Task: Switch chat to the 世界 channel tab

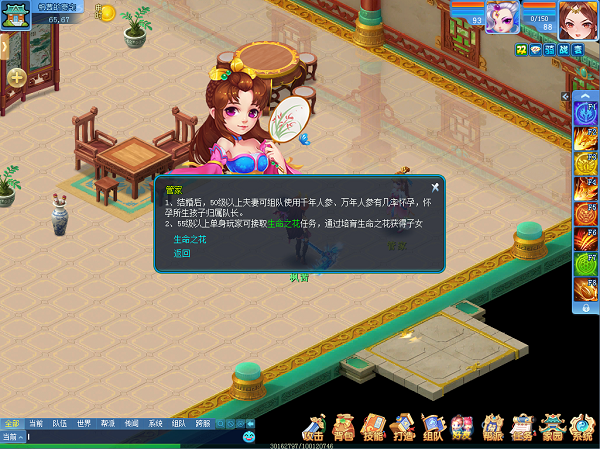Action: tap(84, 423)
